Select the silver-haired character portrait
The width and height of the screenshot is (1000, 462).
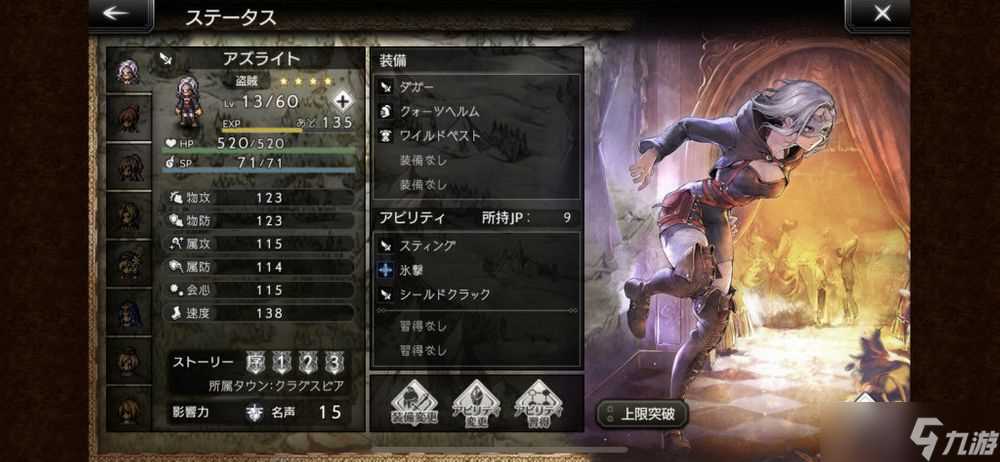click(128, 72)
